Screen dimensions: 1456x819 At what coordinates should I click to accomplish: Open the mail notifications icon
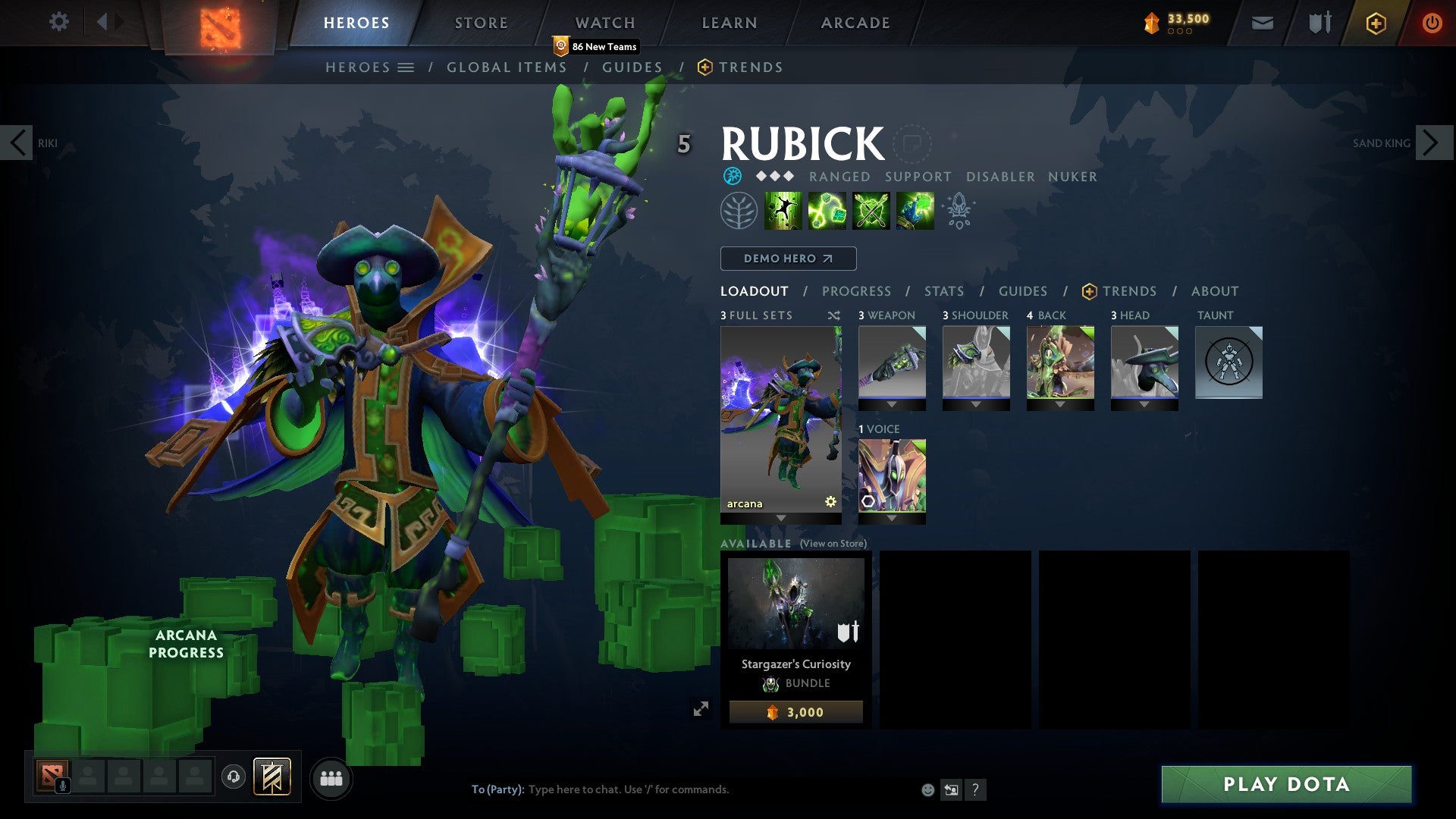click(1261, 23)
